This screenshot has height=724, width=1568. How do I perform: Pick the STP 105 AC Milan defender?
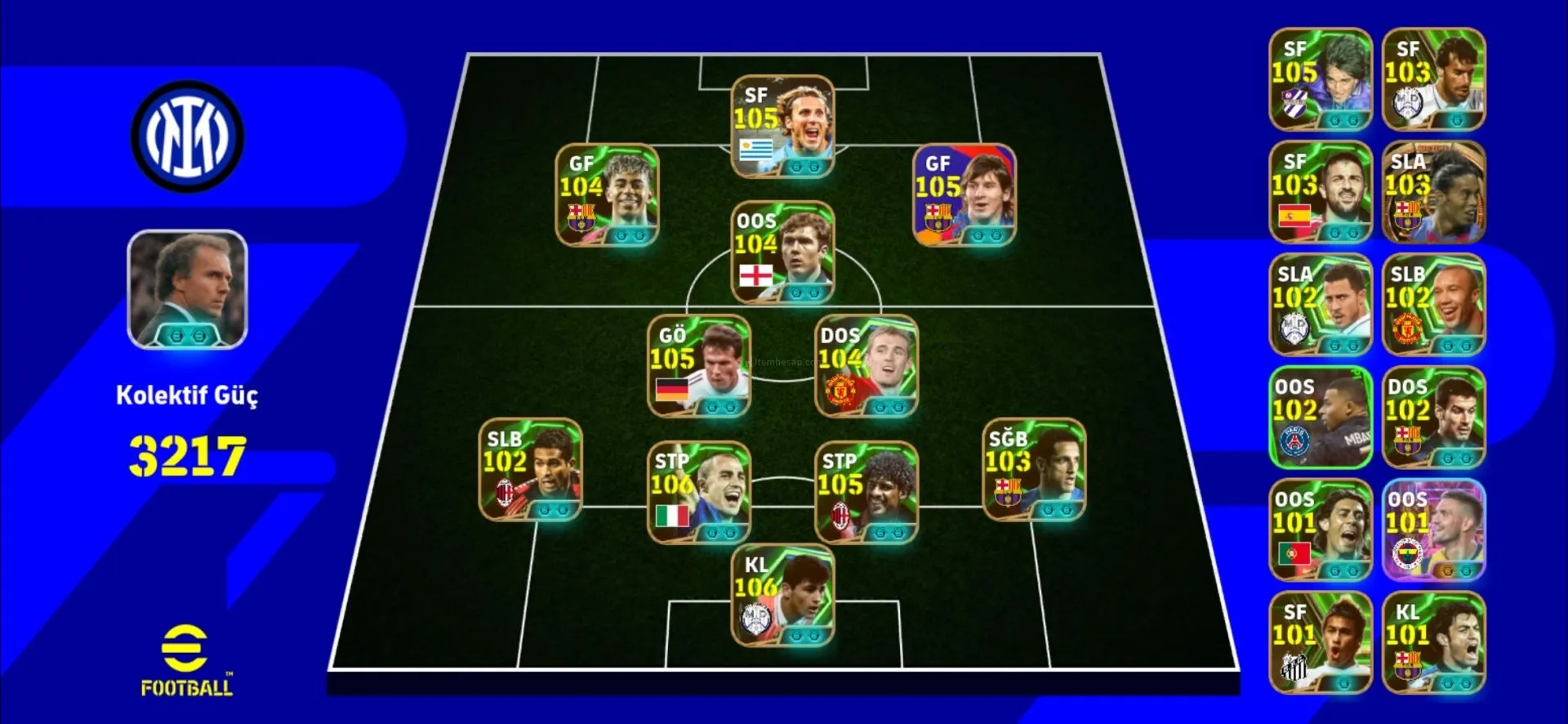click(866, 493)
